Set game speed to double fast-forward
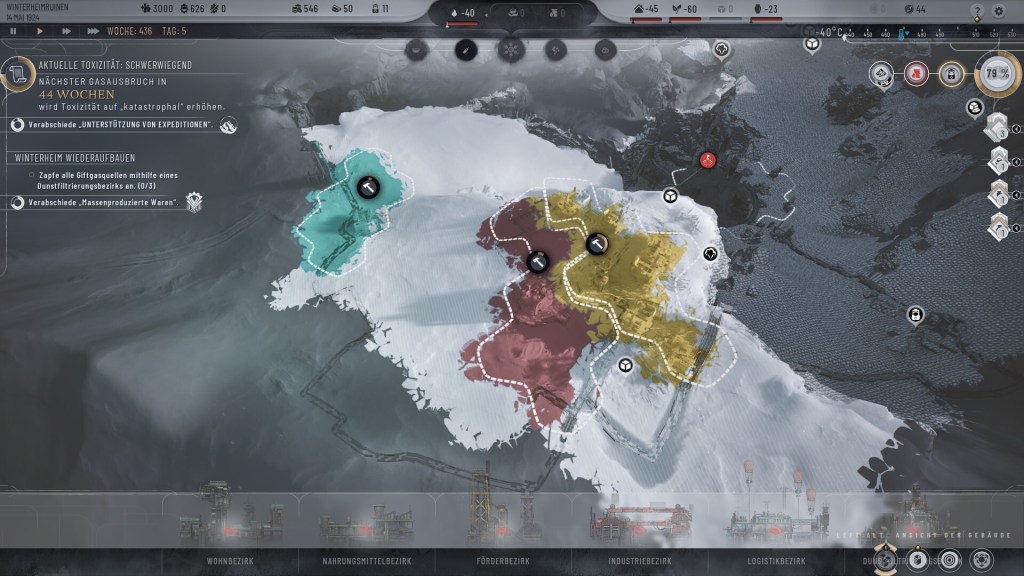This screenshot has width=1024, height=576. (67, 31)
